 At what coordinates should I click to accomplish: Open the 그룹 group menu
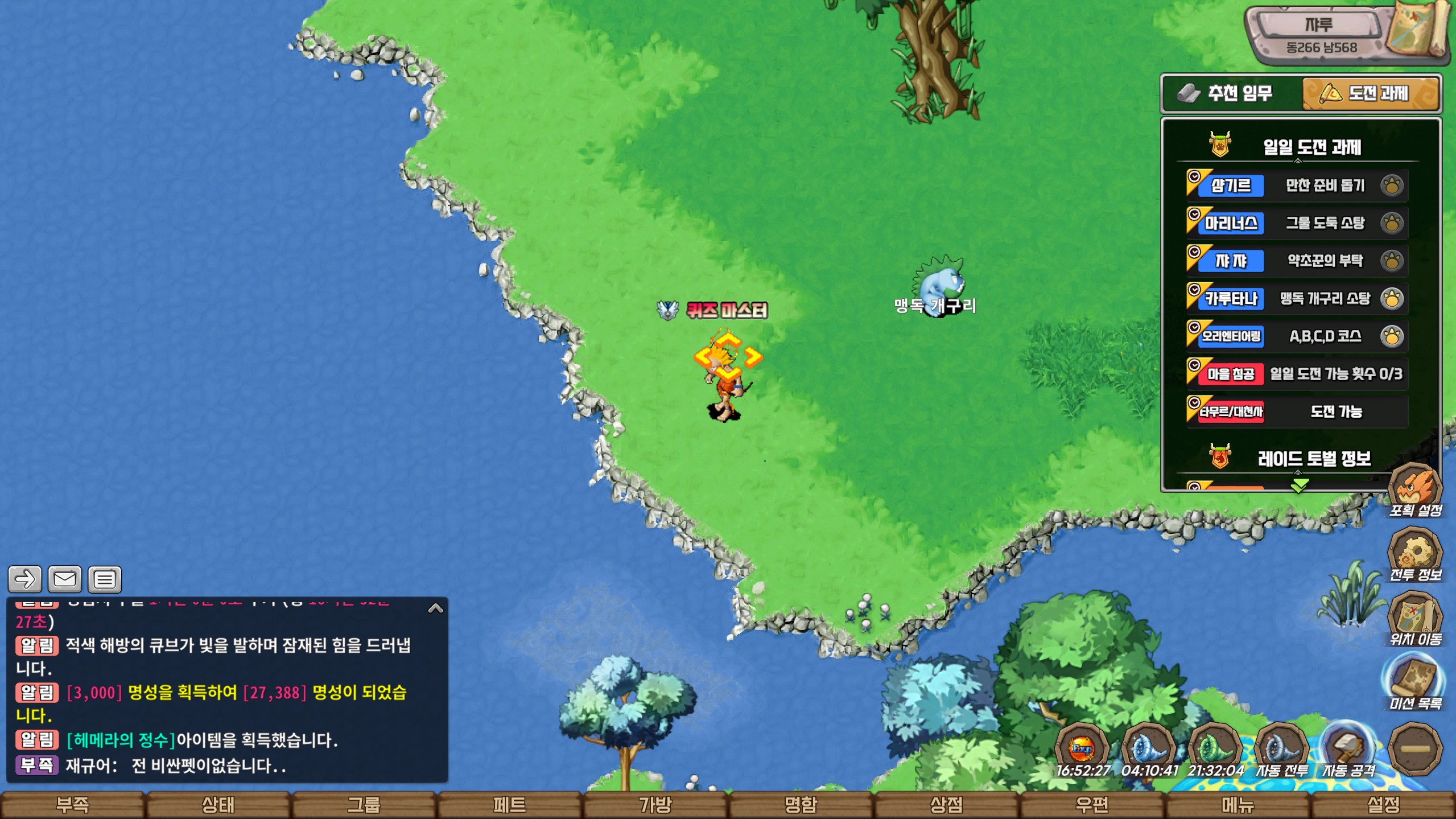(x=364, y=805)
